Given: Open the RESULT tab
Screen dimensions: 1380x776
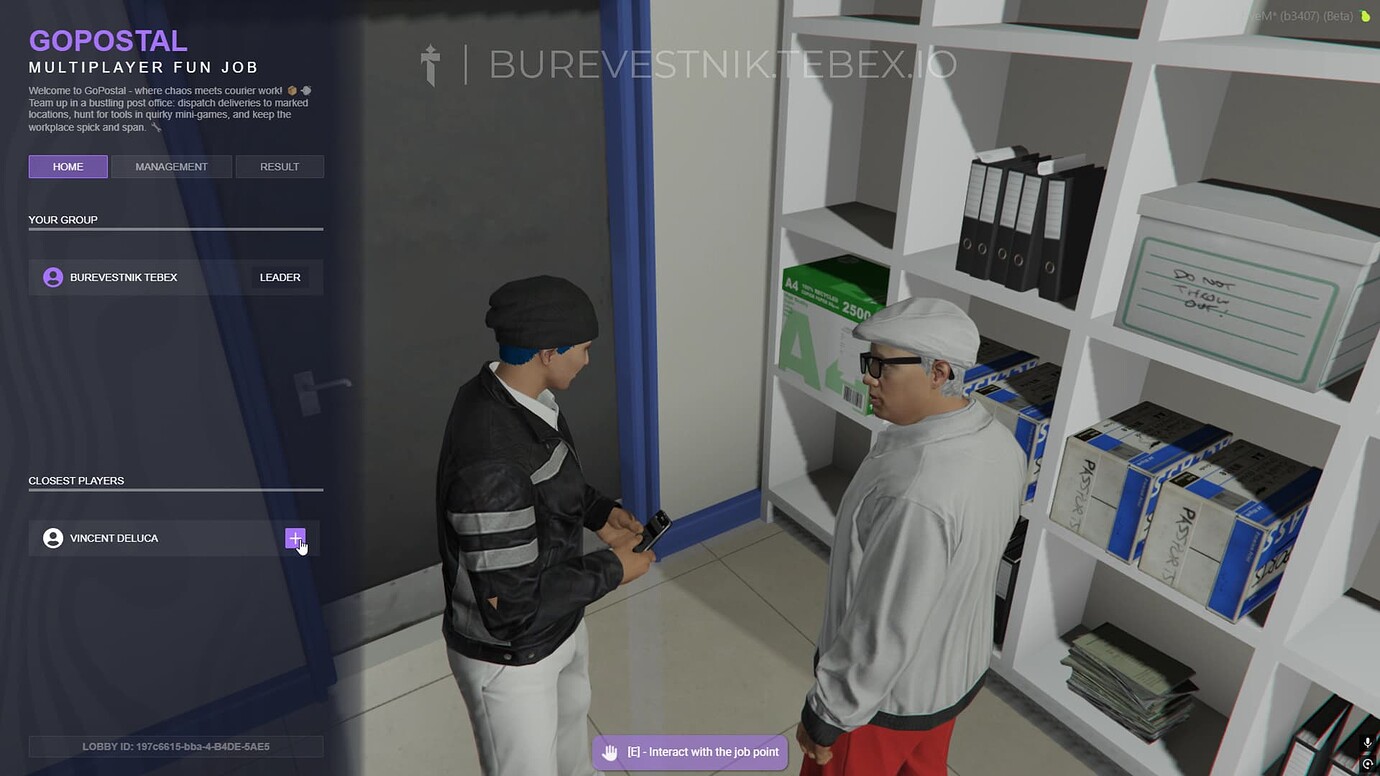Looking at the screenshot, I should pyautogui.click(x=279, y=166).
